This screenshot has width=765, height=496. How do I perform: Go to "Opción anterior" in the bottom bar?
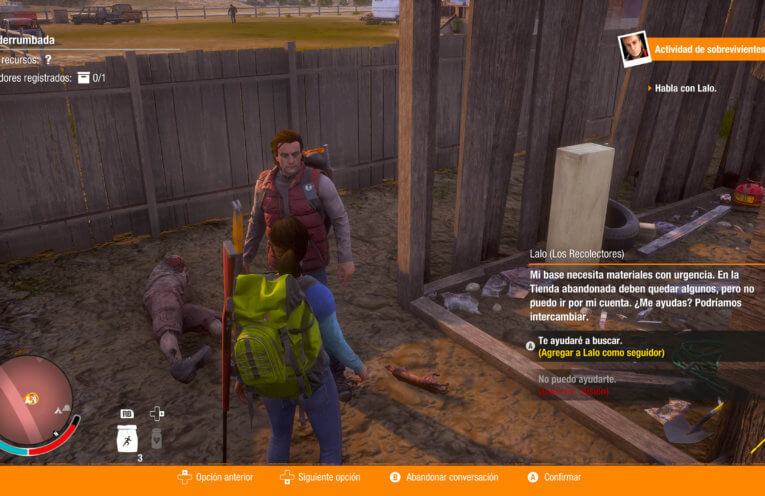pos(224,477)
